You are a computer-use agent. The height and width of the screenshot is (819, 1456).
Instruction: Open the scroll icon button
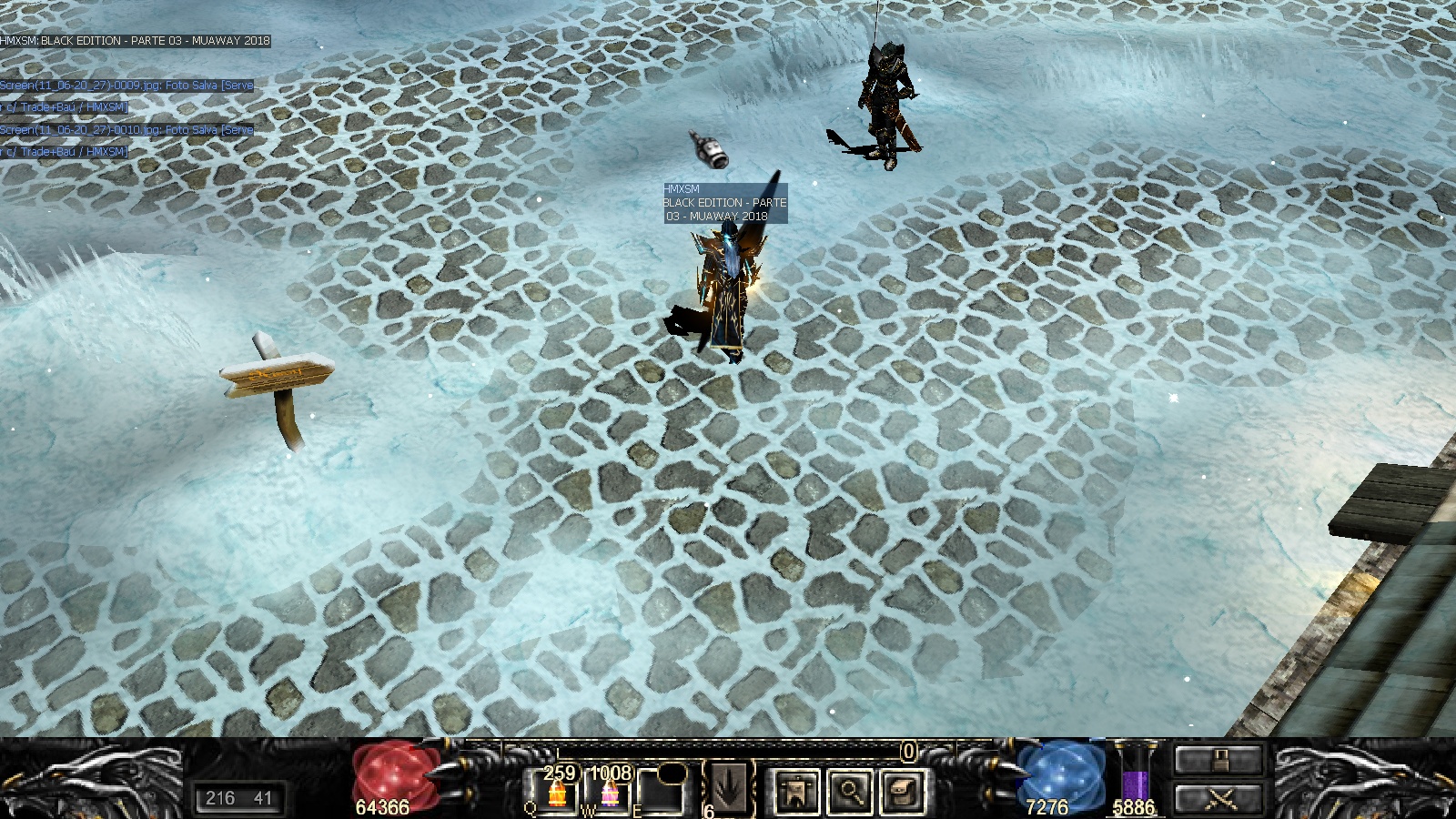(x=901, y=791)
